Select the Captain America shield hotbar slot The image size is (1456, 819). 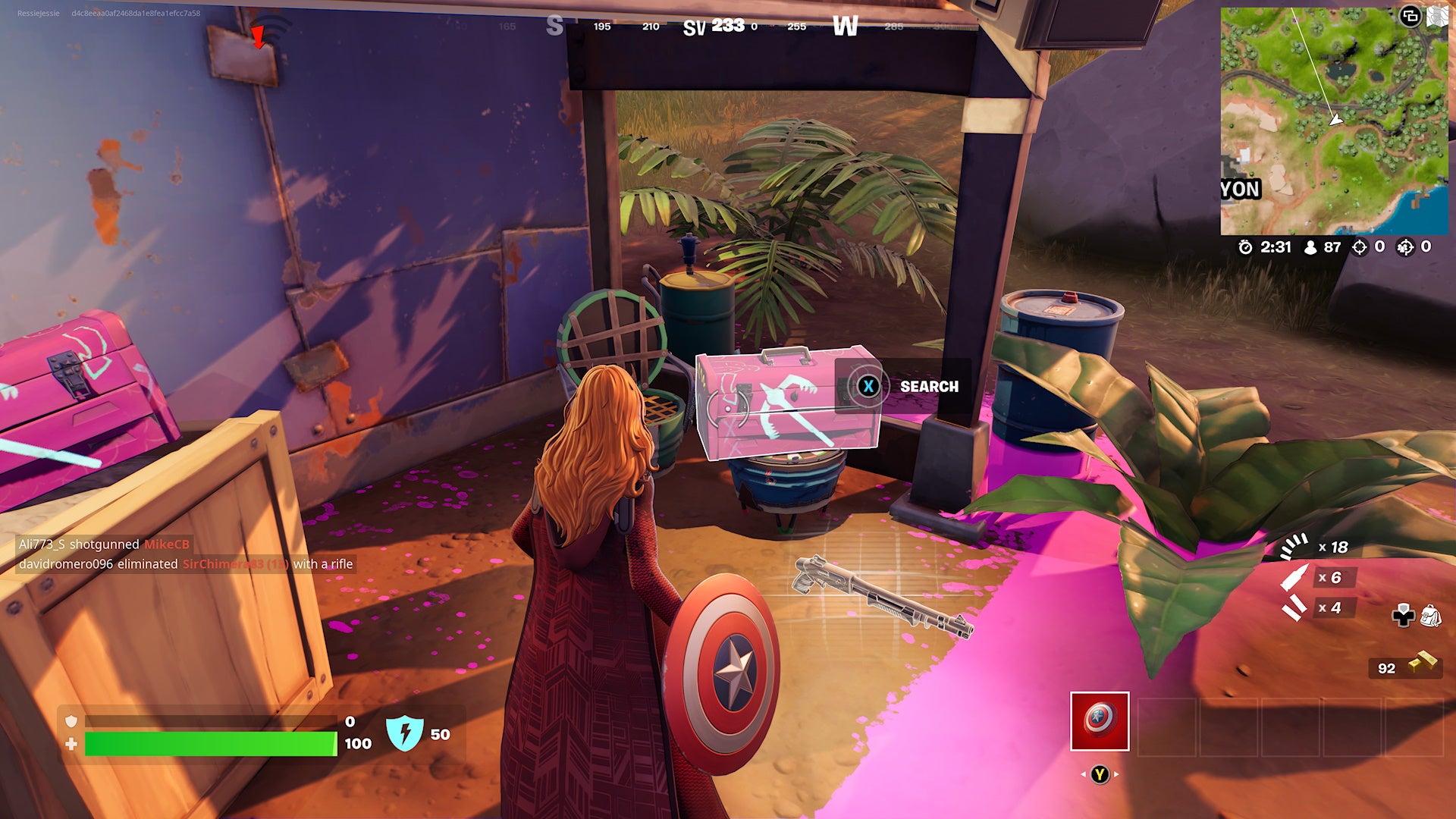[1100, 721]
